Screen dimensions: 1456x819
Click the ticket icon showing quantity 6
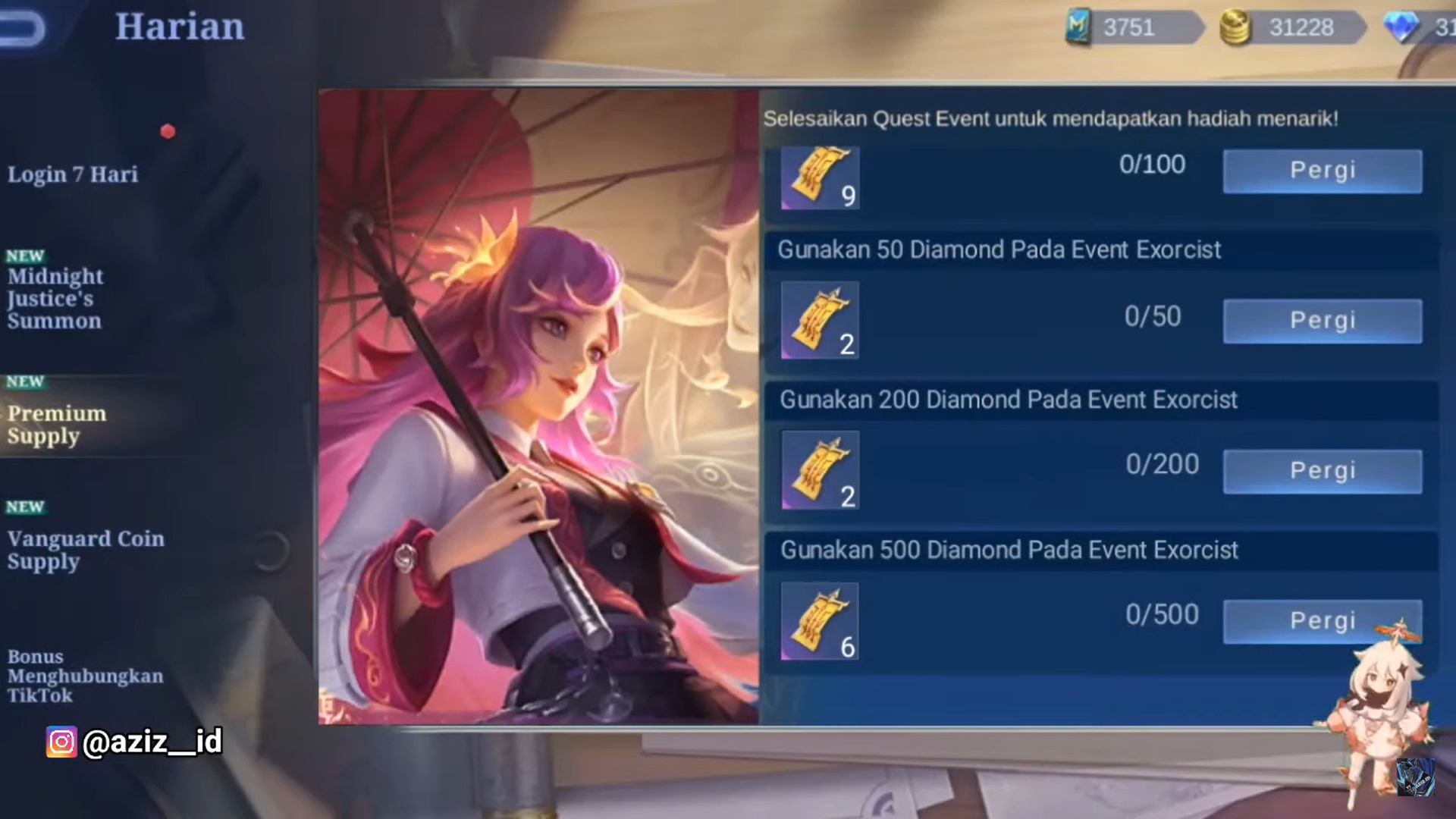[x=819, y=620]
